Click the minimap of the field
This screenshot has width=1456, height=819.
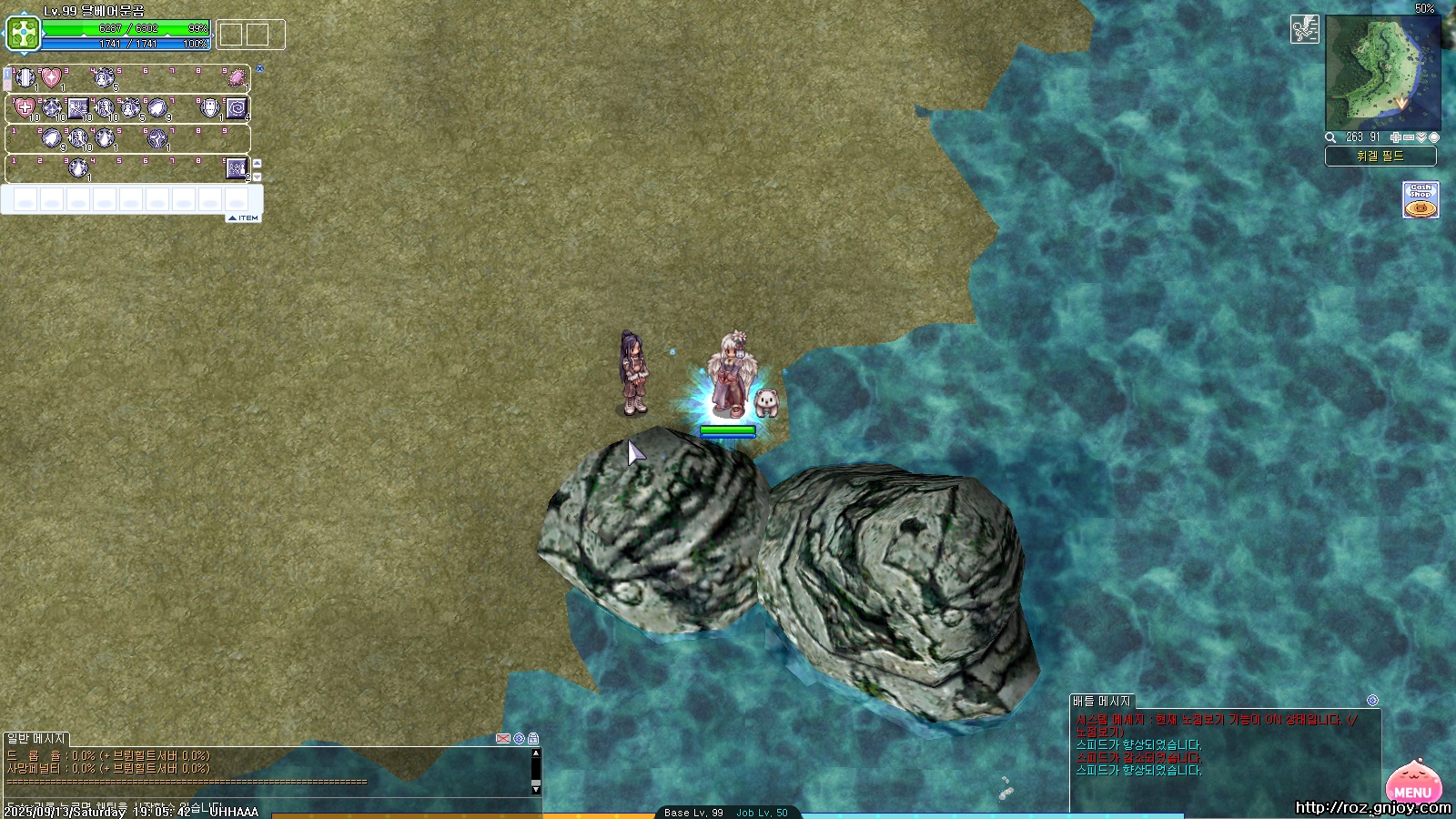pos(1382,75)
